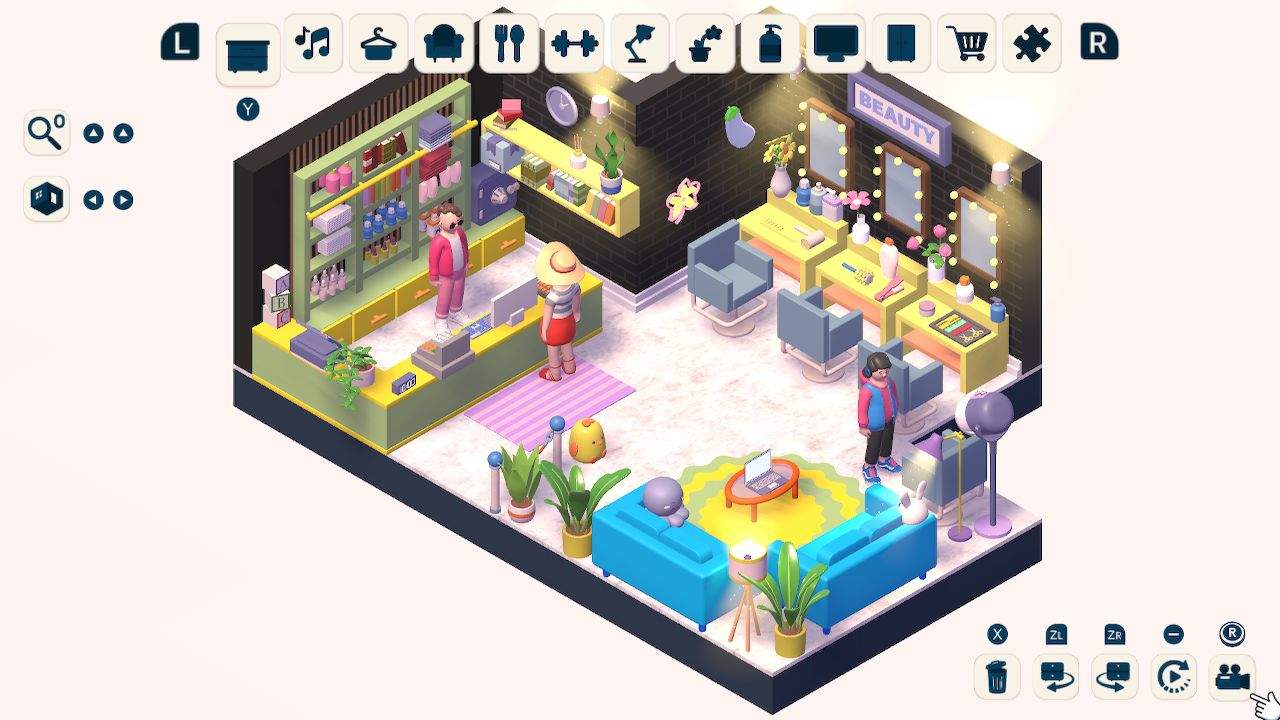Image resolution: width=1280 pixels, height=720 pixels.
Task: Open the clothing hanger category
Action: click(378, 44)
